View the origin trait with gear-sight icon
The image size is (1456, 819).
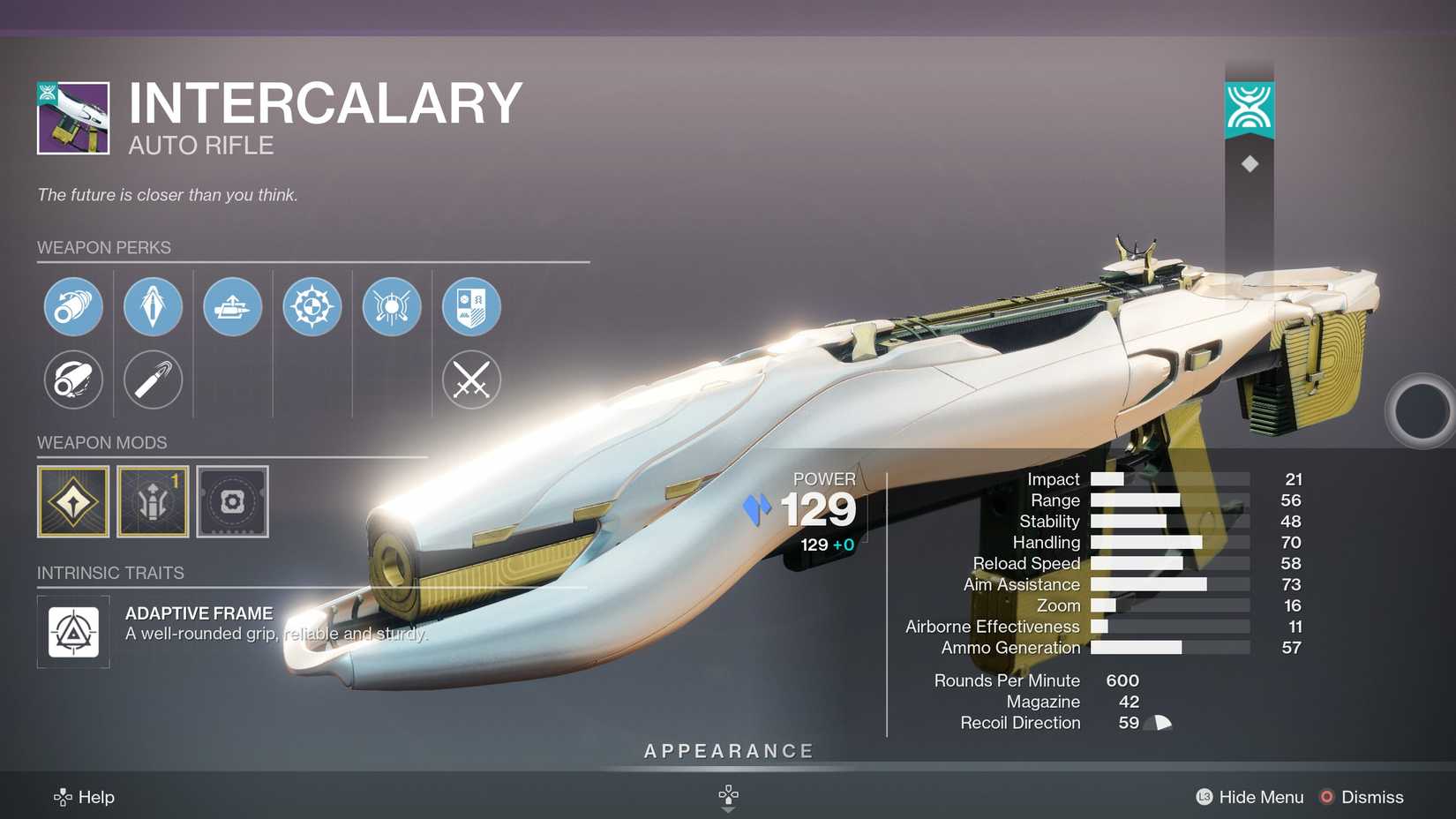pos(311,306)
